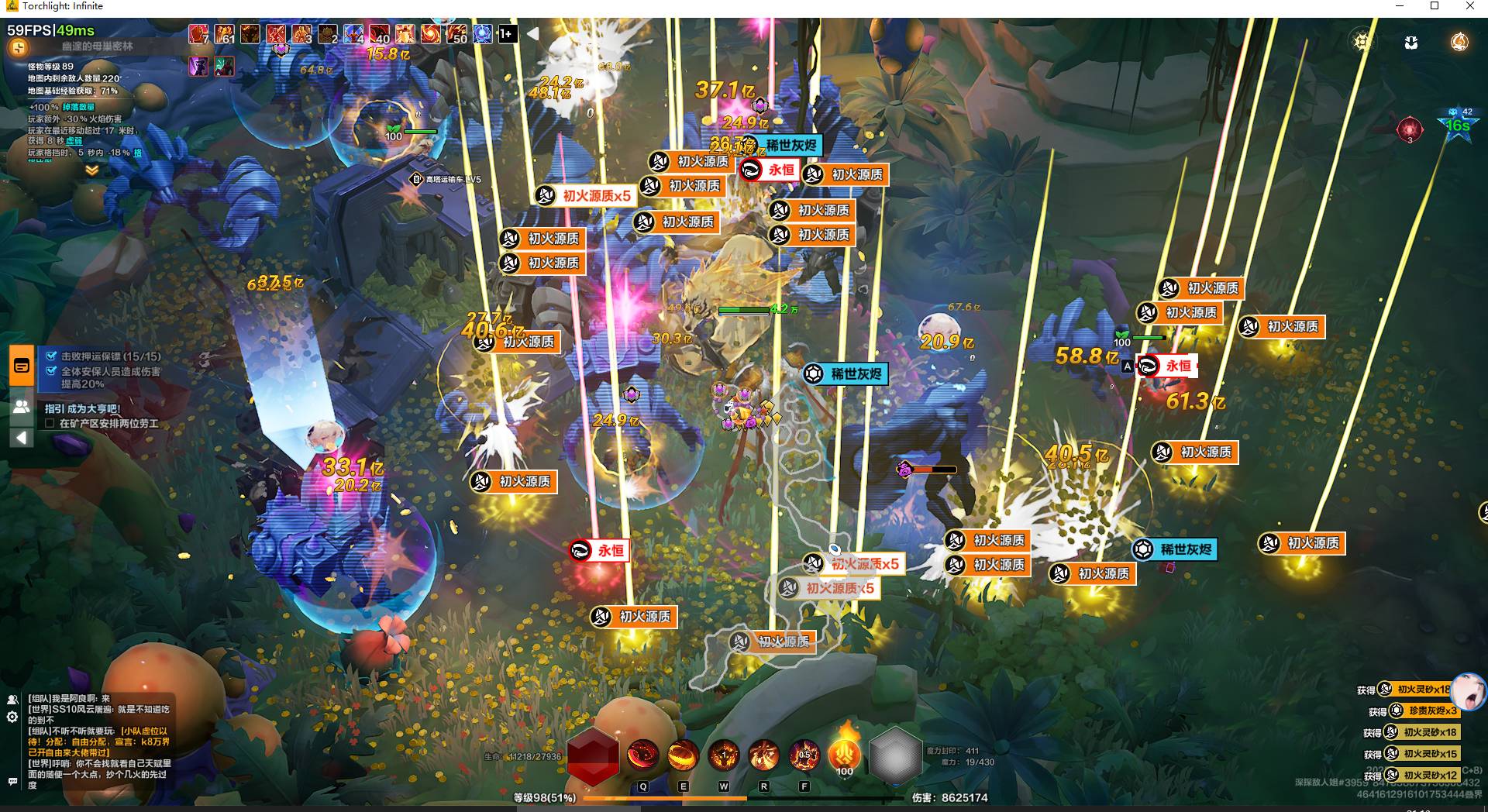The image size is (1488, 812).
Task: Use the E flame slash skill
Action: 683,755
